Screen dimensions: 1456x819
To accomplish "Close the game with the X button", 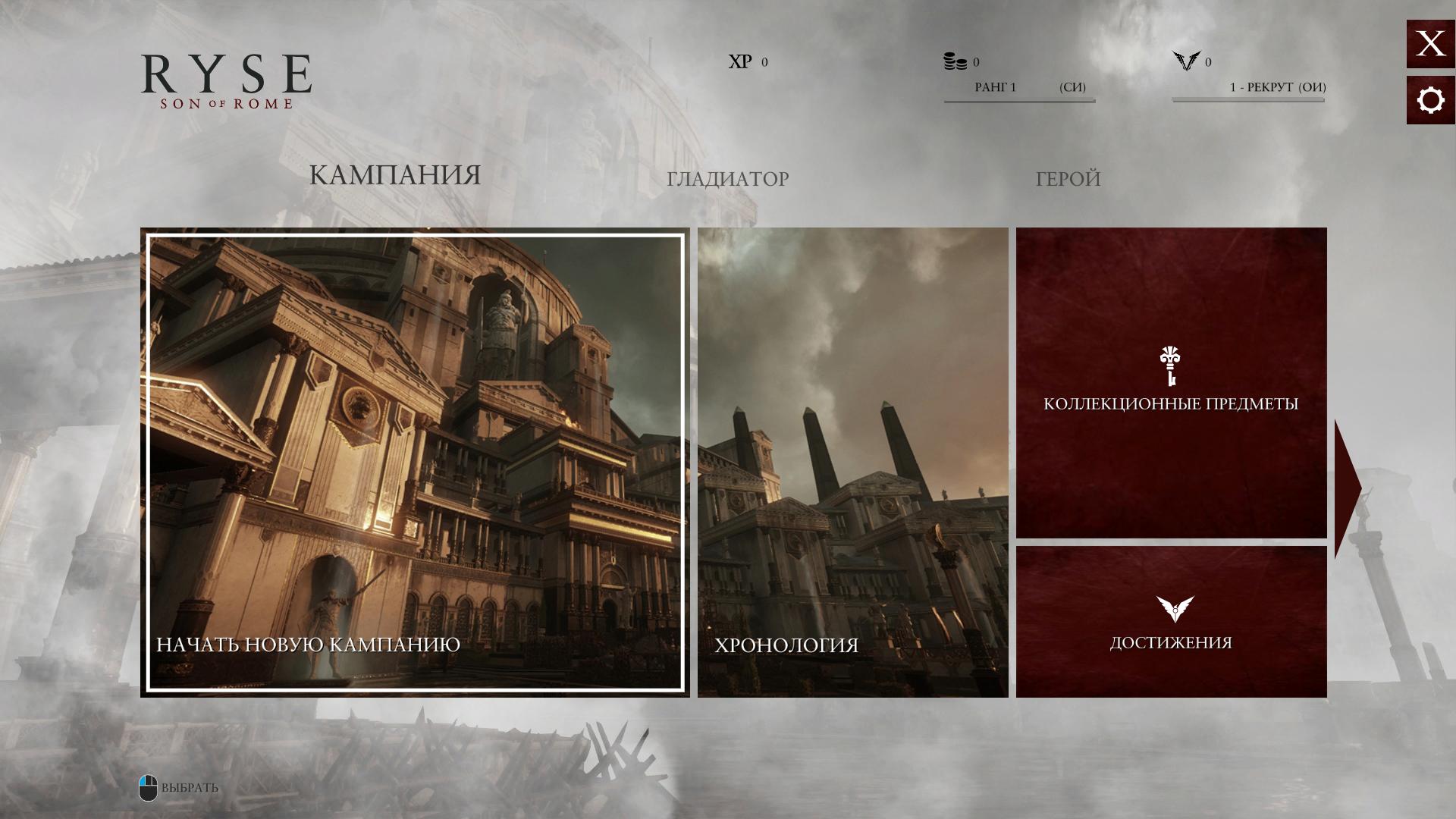I will tap(1430, 44).
